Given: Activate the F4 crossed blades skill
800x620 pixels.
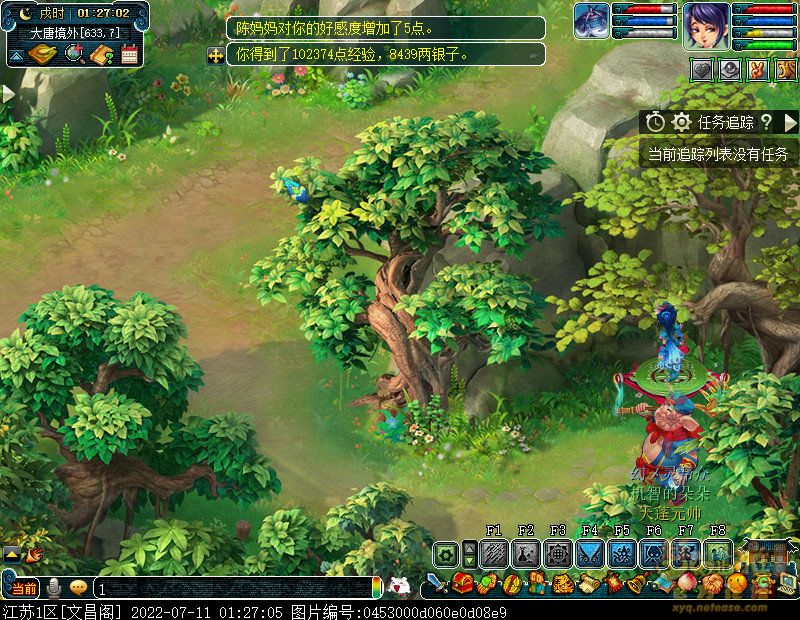Looking at the screenshot, I should [x=590, y=553].
